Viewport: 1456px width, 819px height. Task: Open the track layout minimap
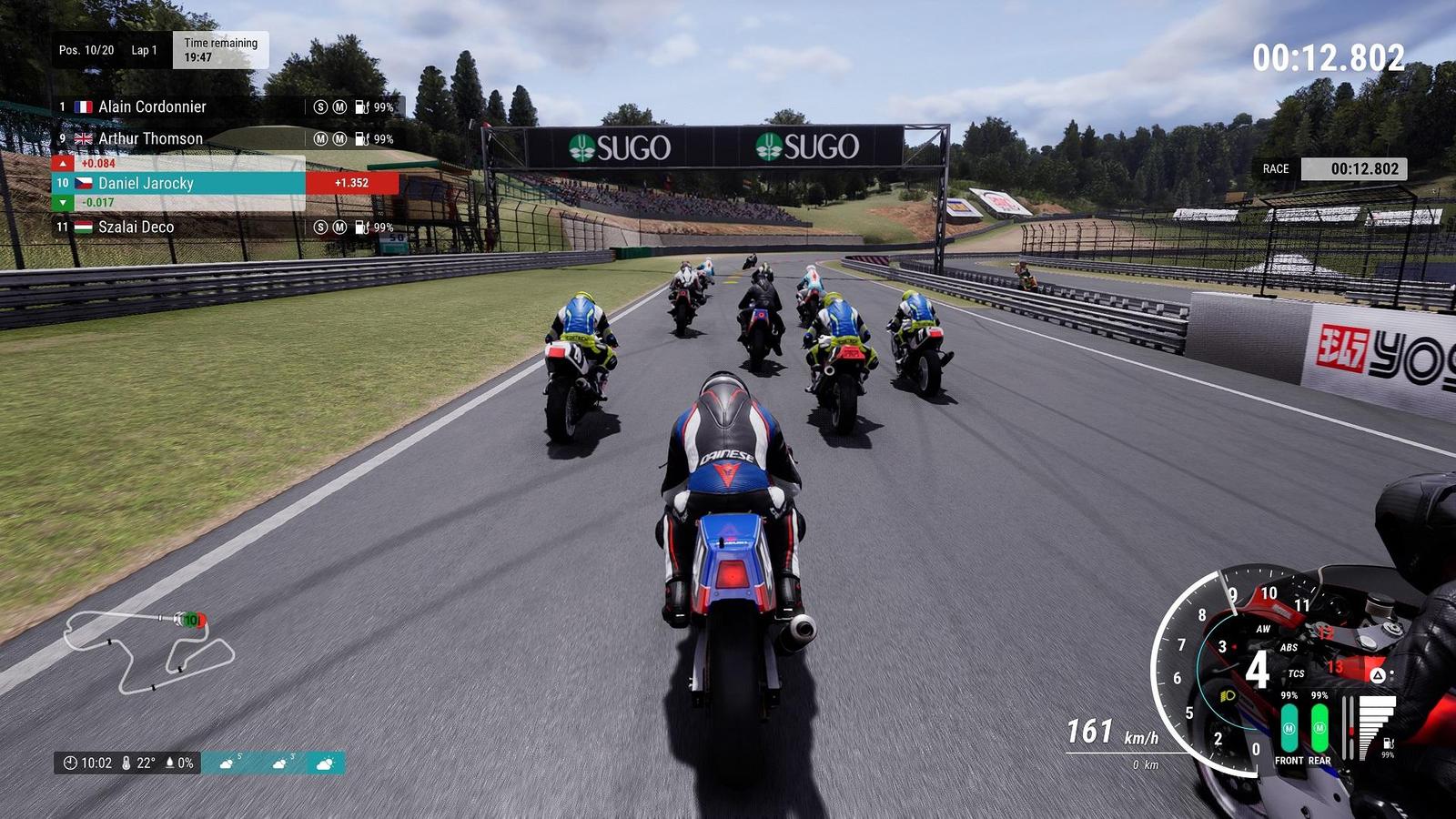150,652
